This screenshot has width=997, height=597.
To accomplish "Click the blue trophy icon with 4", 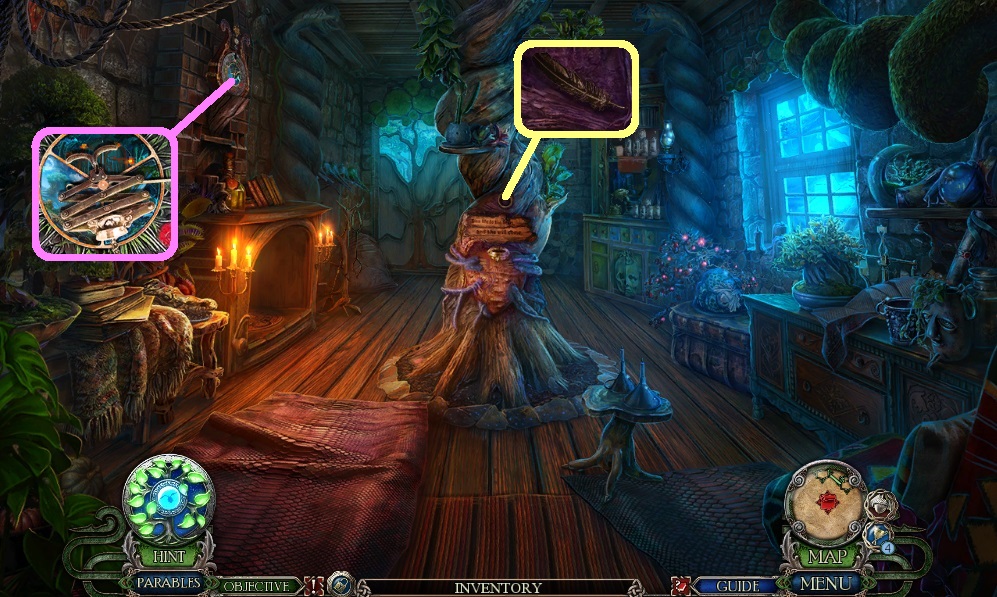I will [x=878, y=537].
